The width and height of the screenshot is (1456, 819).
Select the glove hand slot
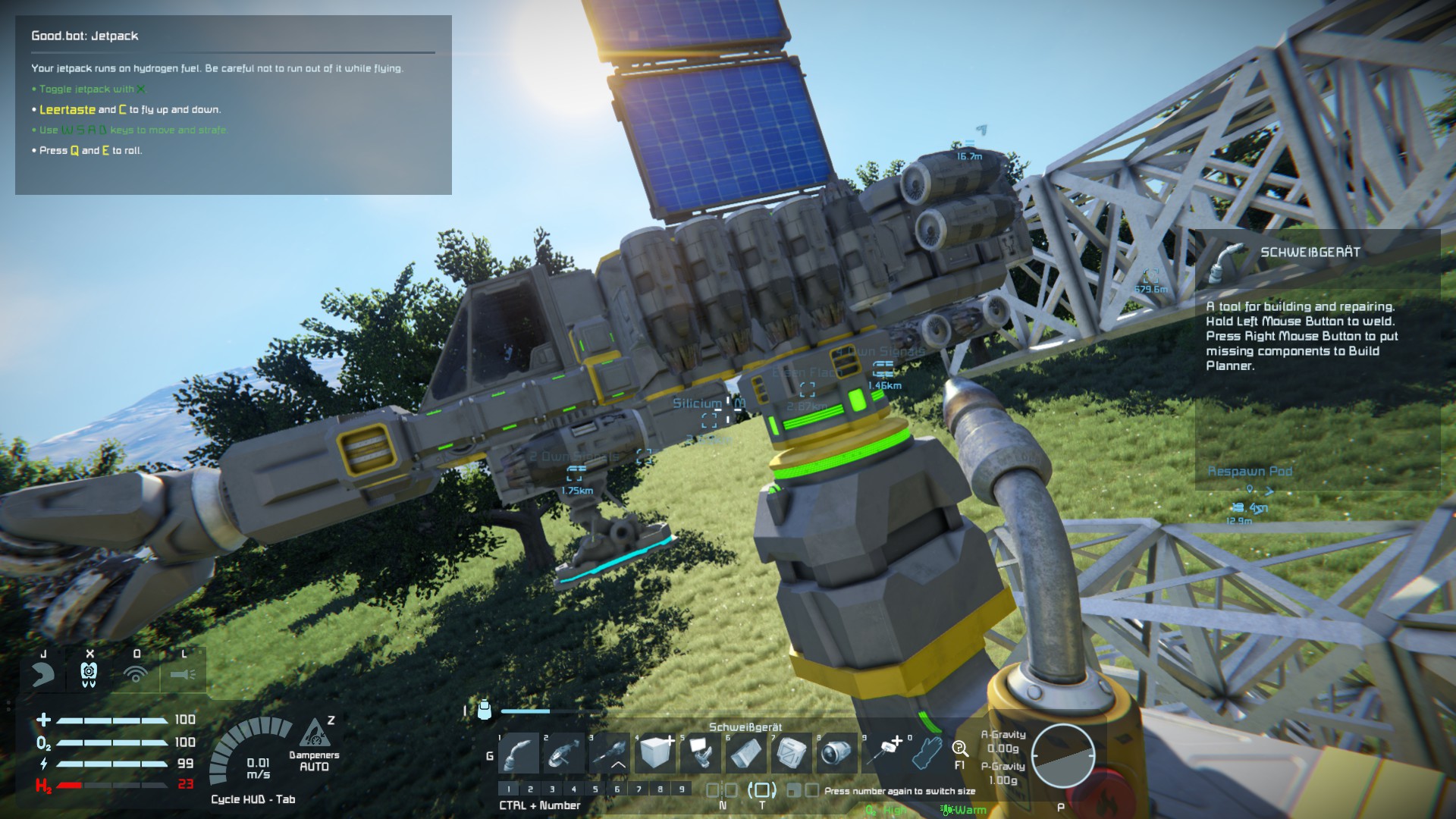[927, 753]
